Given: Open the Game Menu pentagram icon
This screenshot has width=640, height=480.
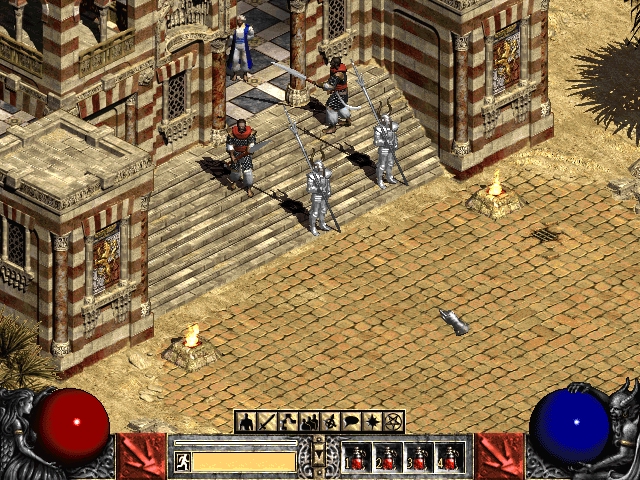Looking at the screenshot, I should tap(393, 421).
